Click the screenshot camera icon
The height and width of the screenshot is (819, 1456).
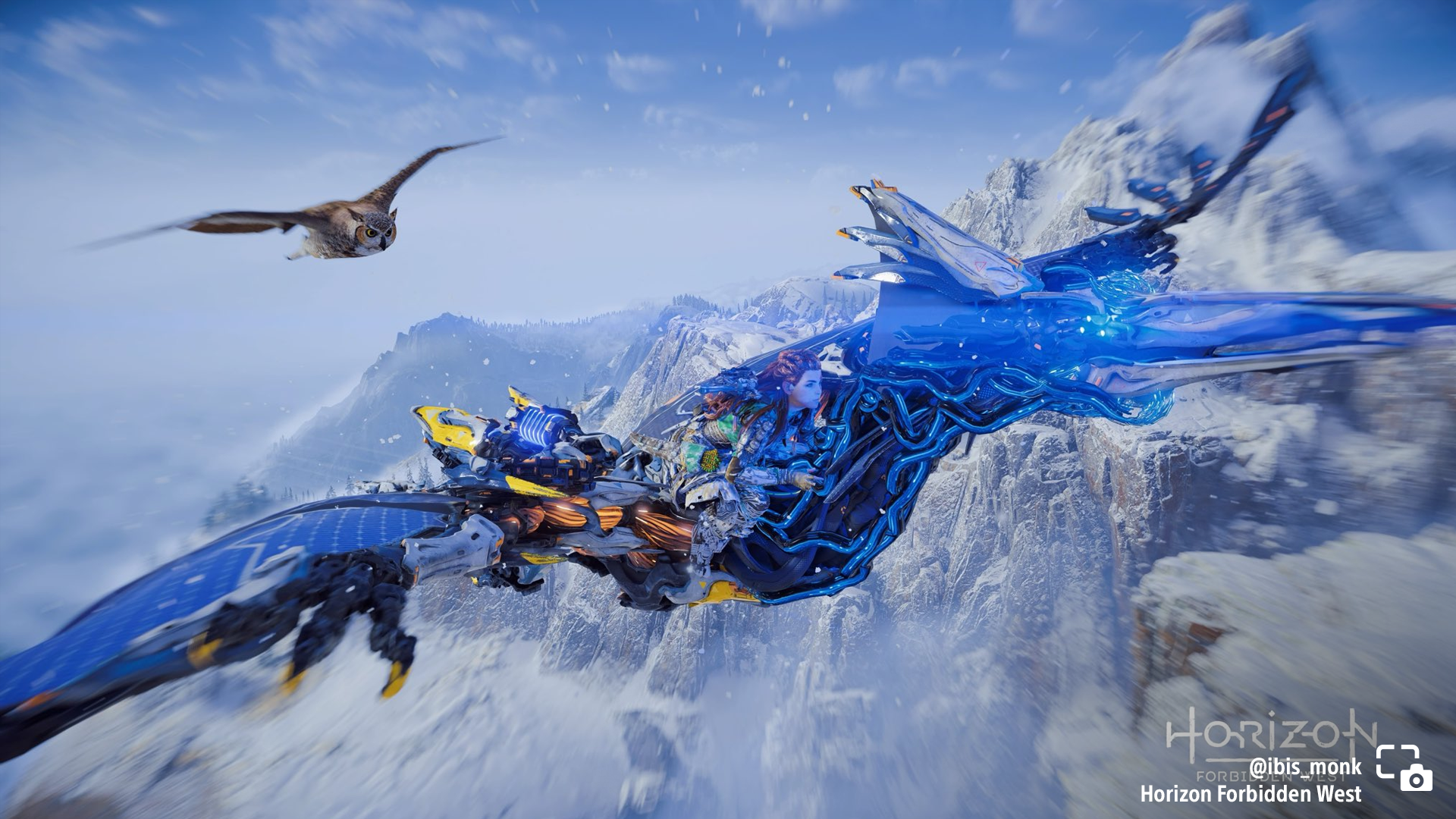1404,767
